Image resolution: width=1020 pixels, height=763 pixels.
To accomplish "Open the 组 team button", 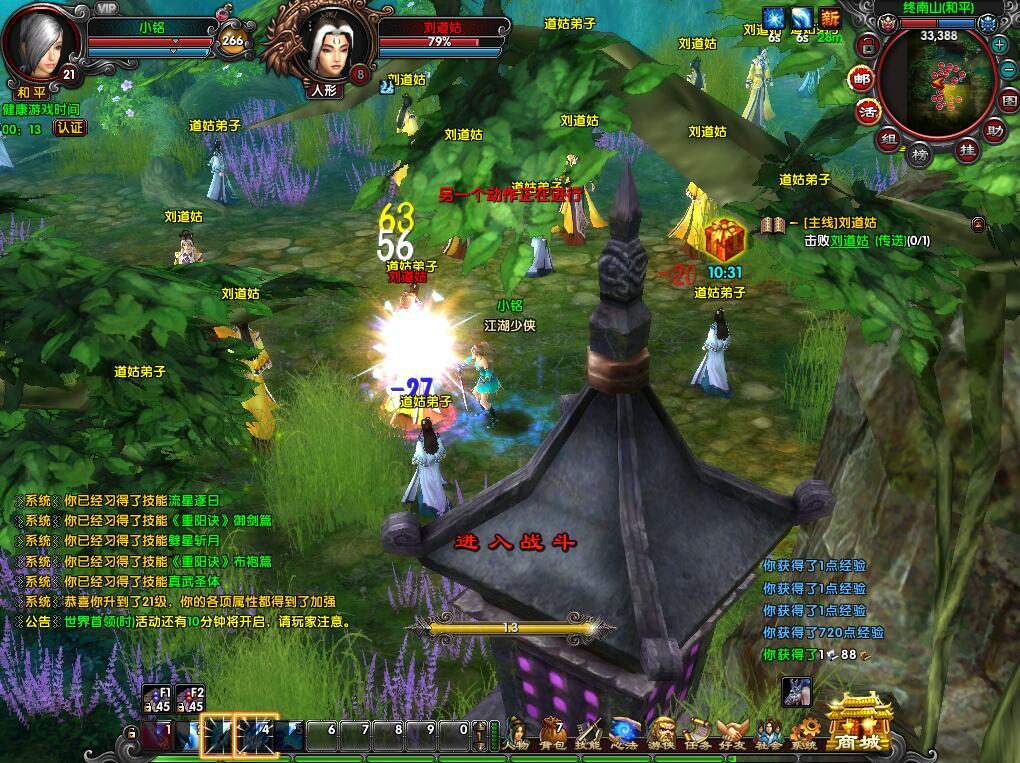I will (888, 138).
